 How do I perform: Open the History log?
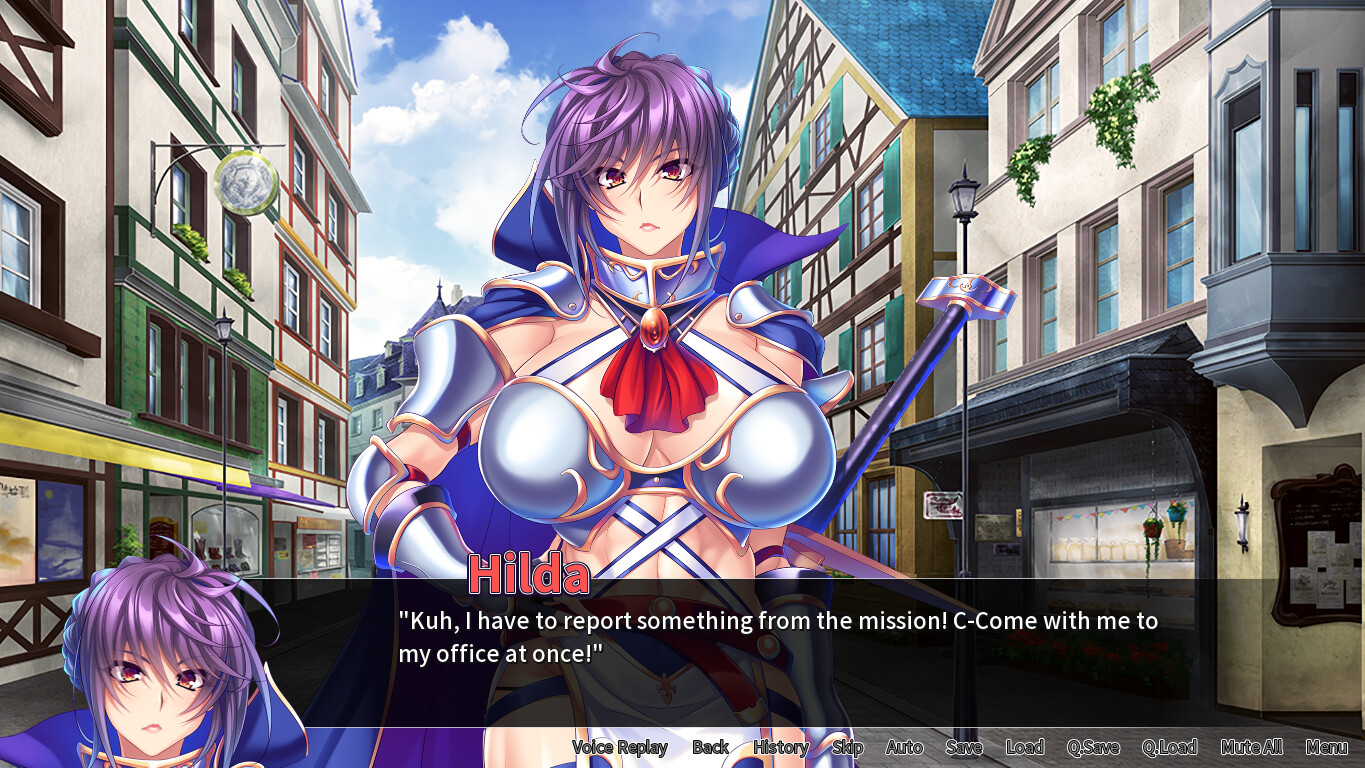pyautogui.click(x=780, y=747)
